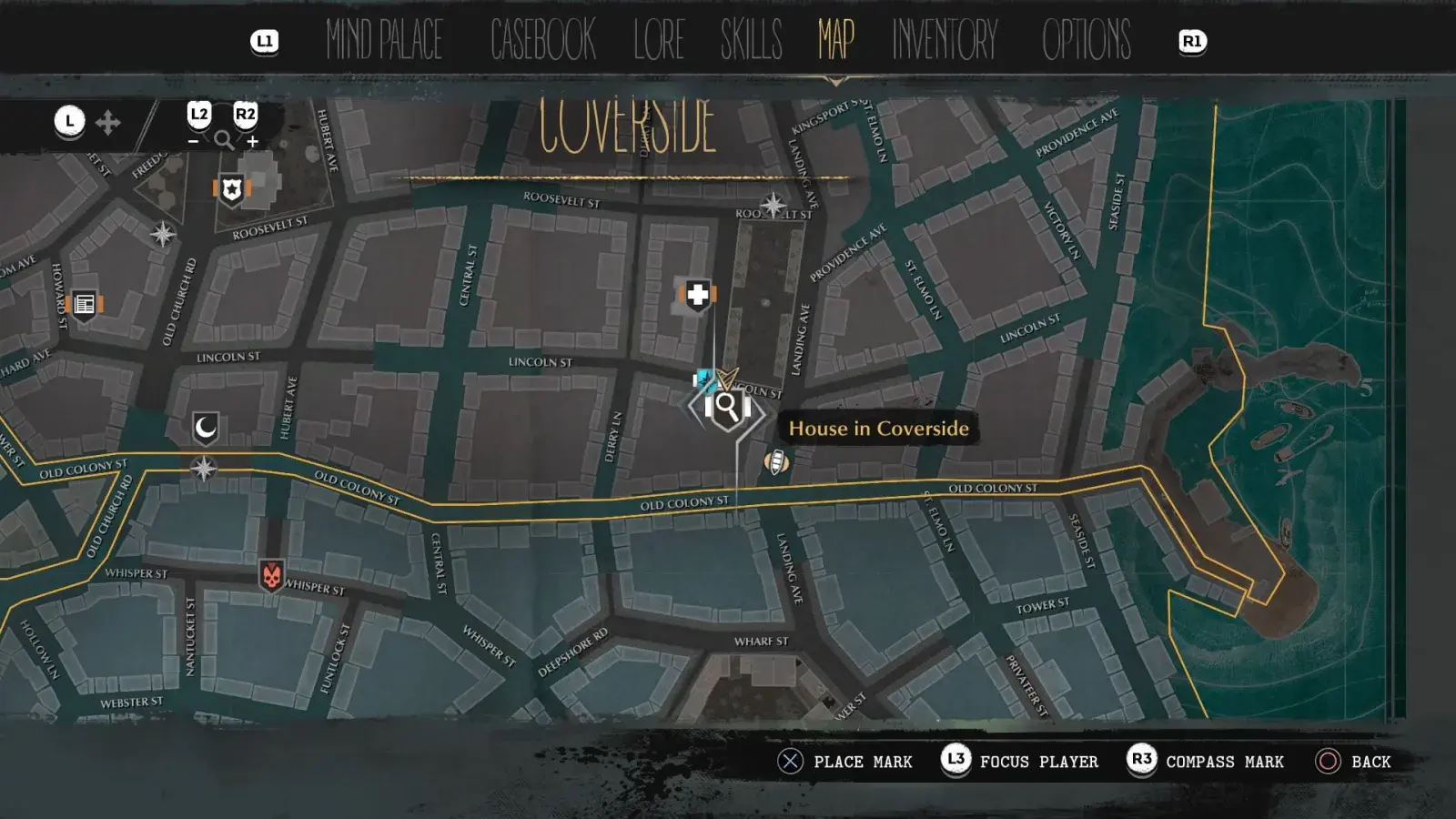Screen dimensions: 1456x819
Task: Select the Lore tab
Action: (x=659, y=40)
